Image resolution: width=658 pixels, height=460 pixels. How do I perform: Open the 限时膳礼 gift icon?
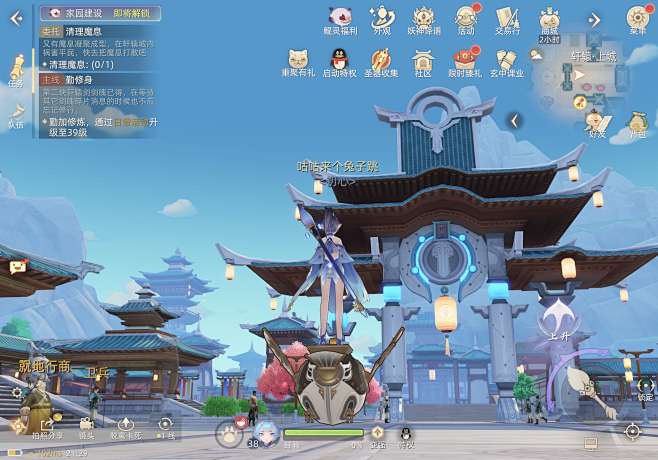click(x=465, y=60)
